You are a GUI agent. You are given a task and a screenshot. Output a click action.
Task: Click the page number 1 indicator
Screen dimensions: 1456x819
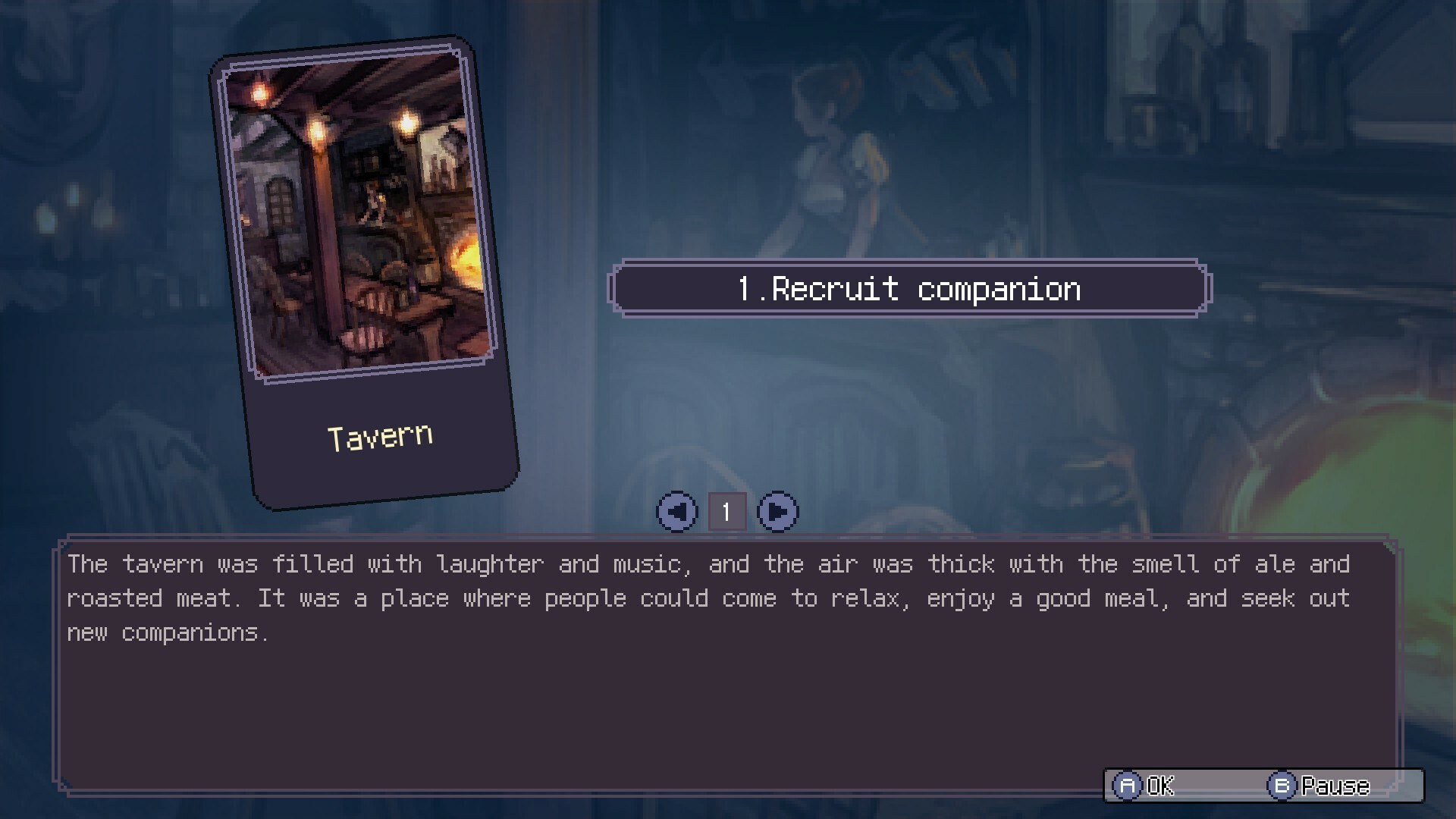(x=726, y=512)
